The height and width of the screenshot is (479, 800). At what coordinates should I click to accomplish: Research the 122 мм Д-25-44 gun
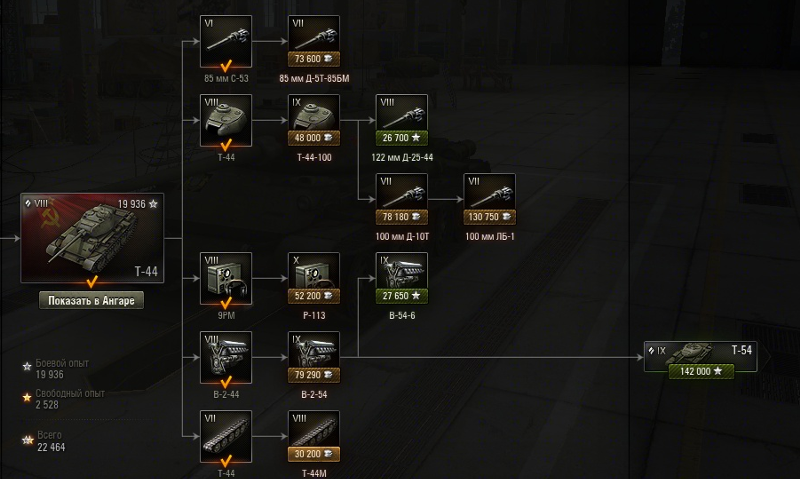tap(402, 120)
